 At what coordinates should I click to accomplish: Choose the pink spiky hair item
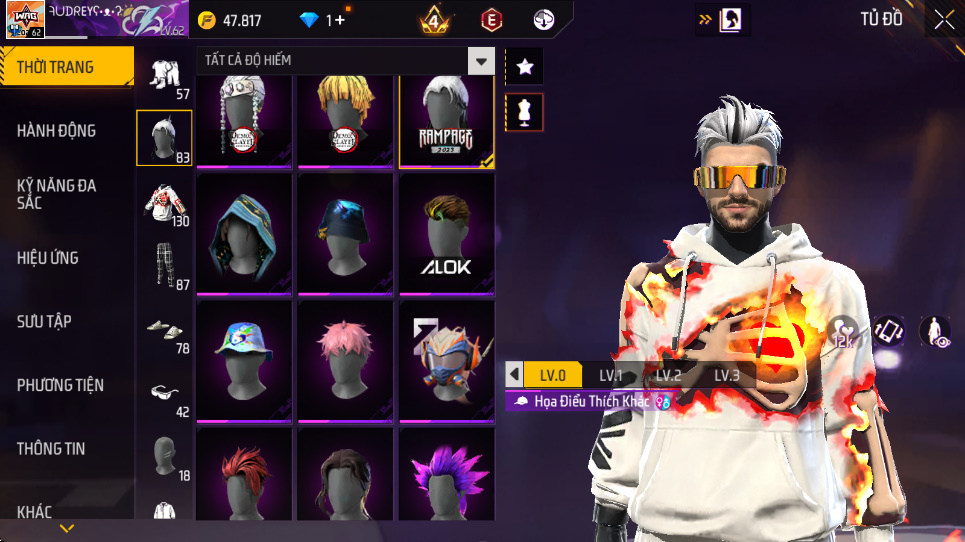pyautogui.click(x=345, y=360)
